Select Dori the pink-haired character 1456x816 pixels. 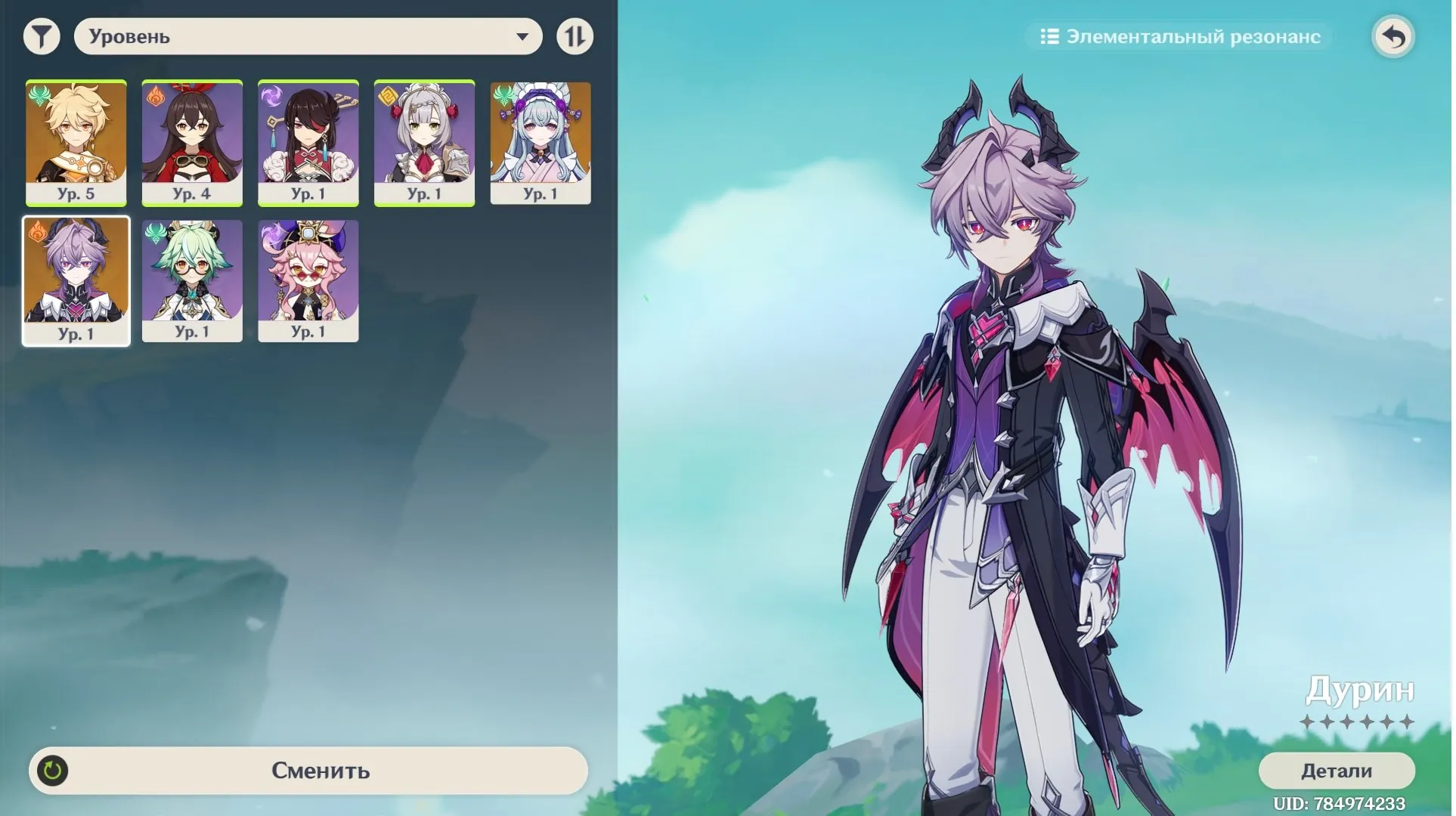(x=308, y=280)
